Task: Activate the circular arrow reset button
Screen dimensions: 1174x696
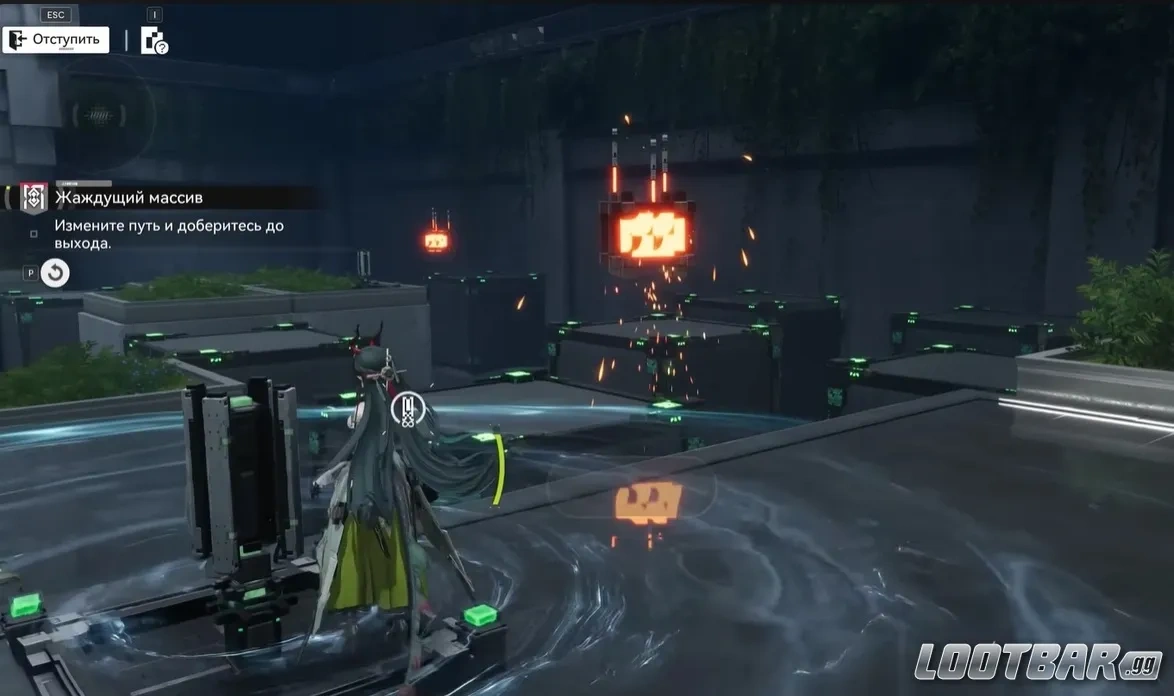Action: [x=55, y=272]
